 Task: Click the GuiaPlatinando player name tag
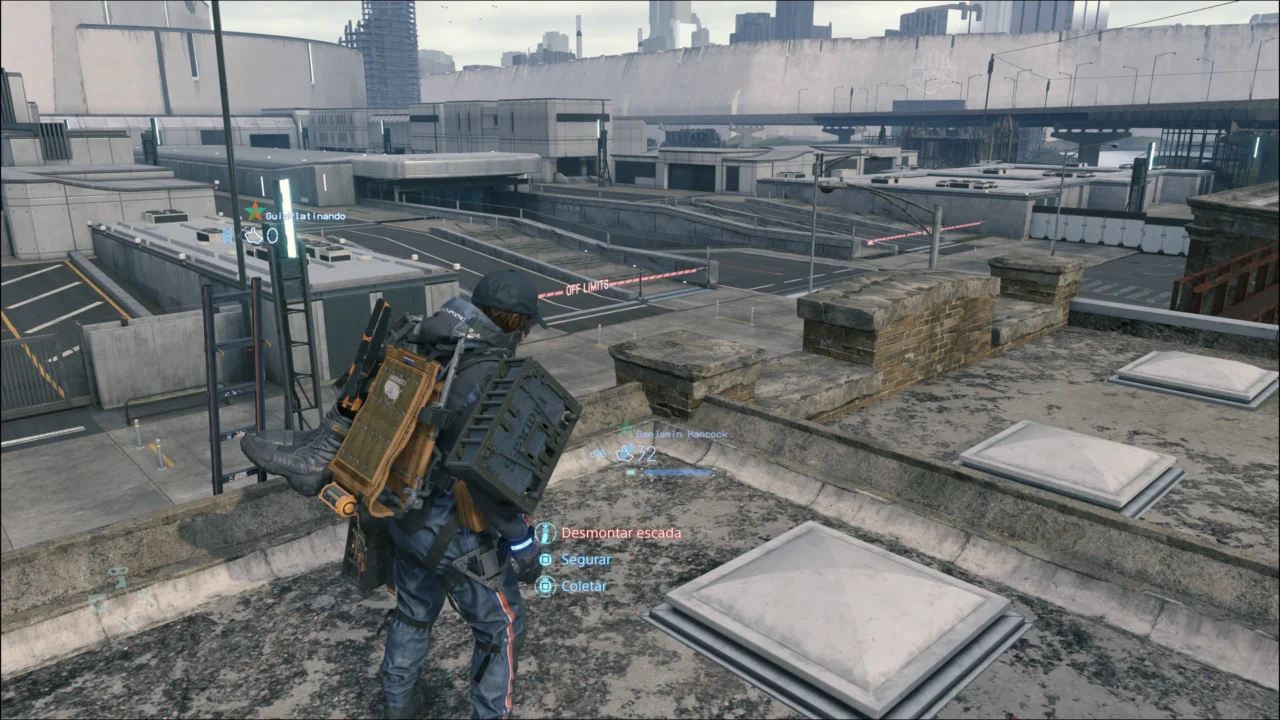tap(305, 215)
